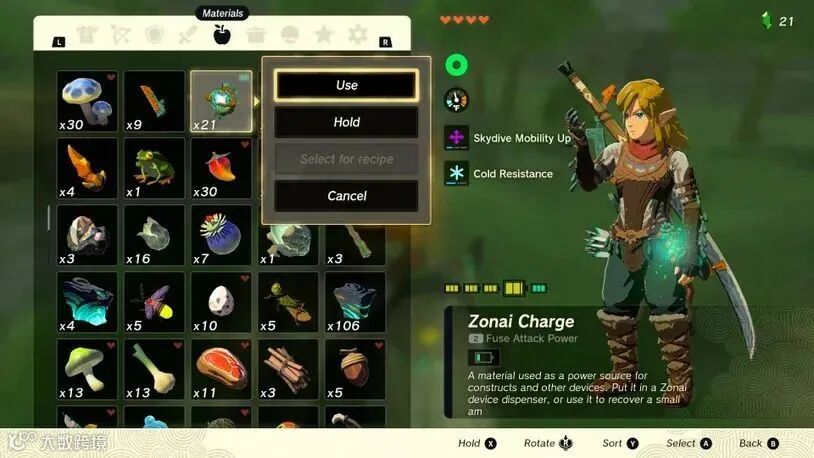The image size is (814, 458).
Task: Select the blue bomb flower x7 slot
Action: click(x=221, y=235)
